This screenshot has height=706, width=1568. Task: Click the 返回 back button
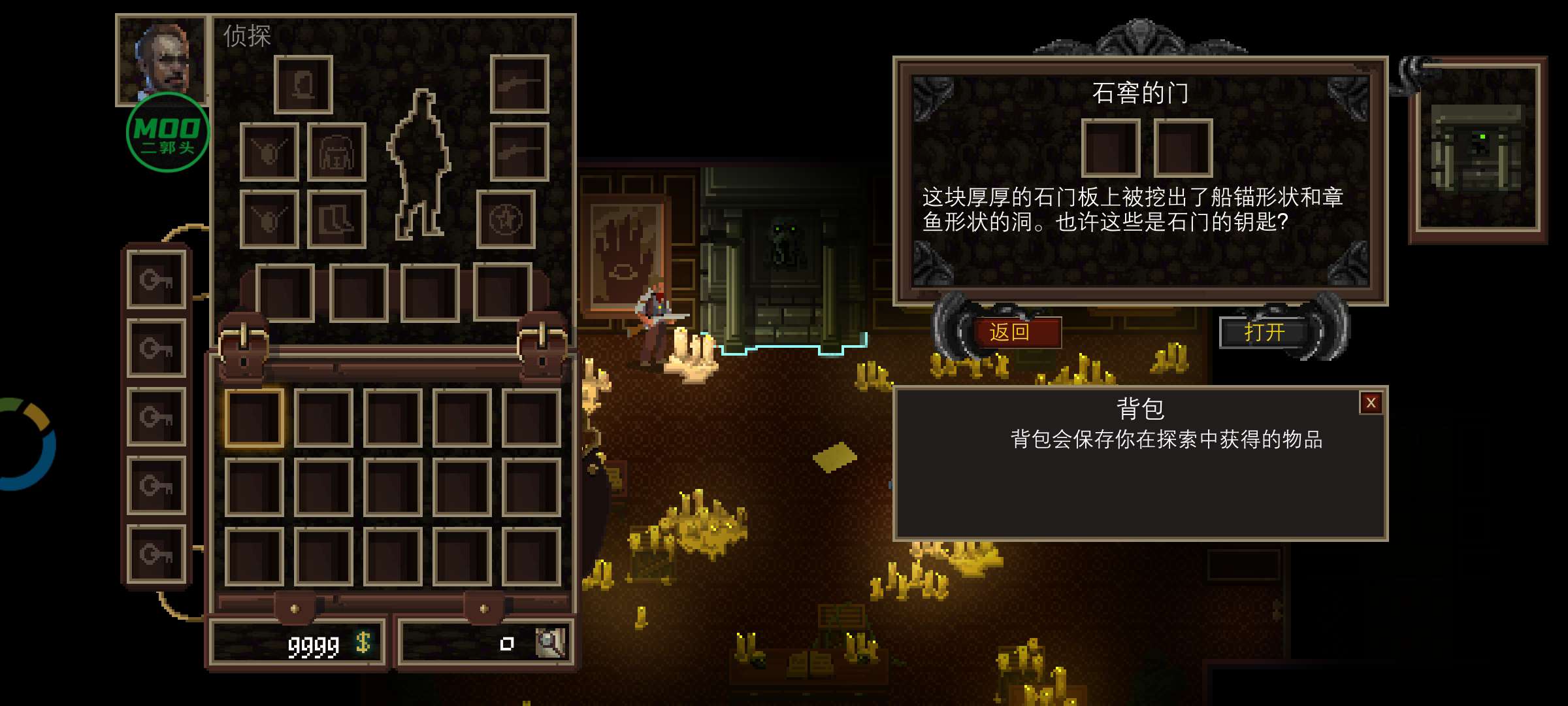(x=1010, y=333)
